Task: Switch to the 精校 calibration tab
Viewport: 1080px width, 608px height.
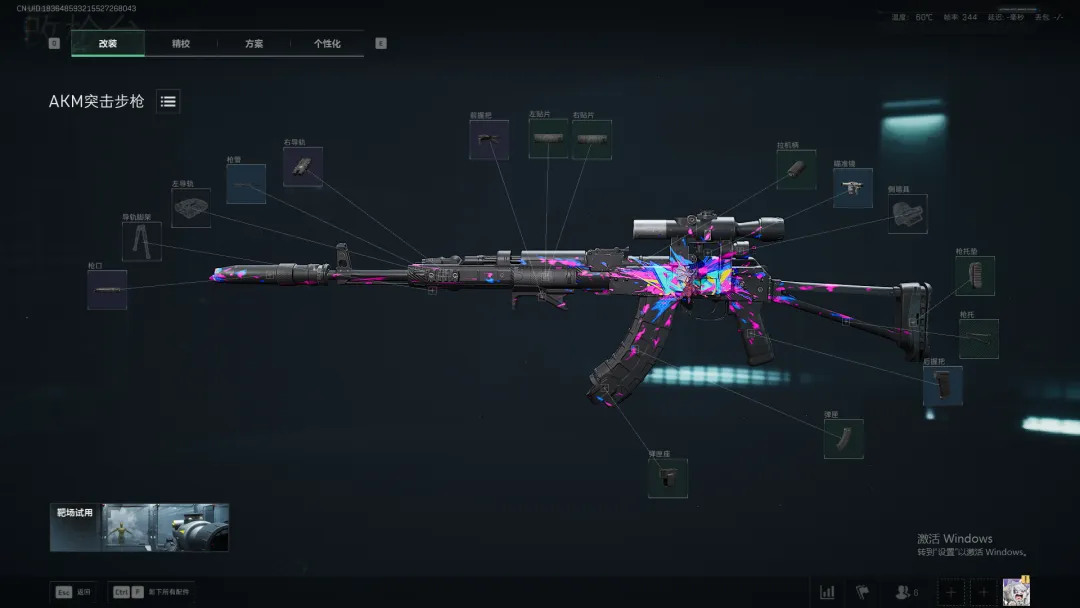Action: coord(181,44)
